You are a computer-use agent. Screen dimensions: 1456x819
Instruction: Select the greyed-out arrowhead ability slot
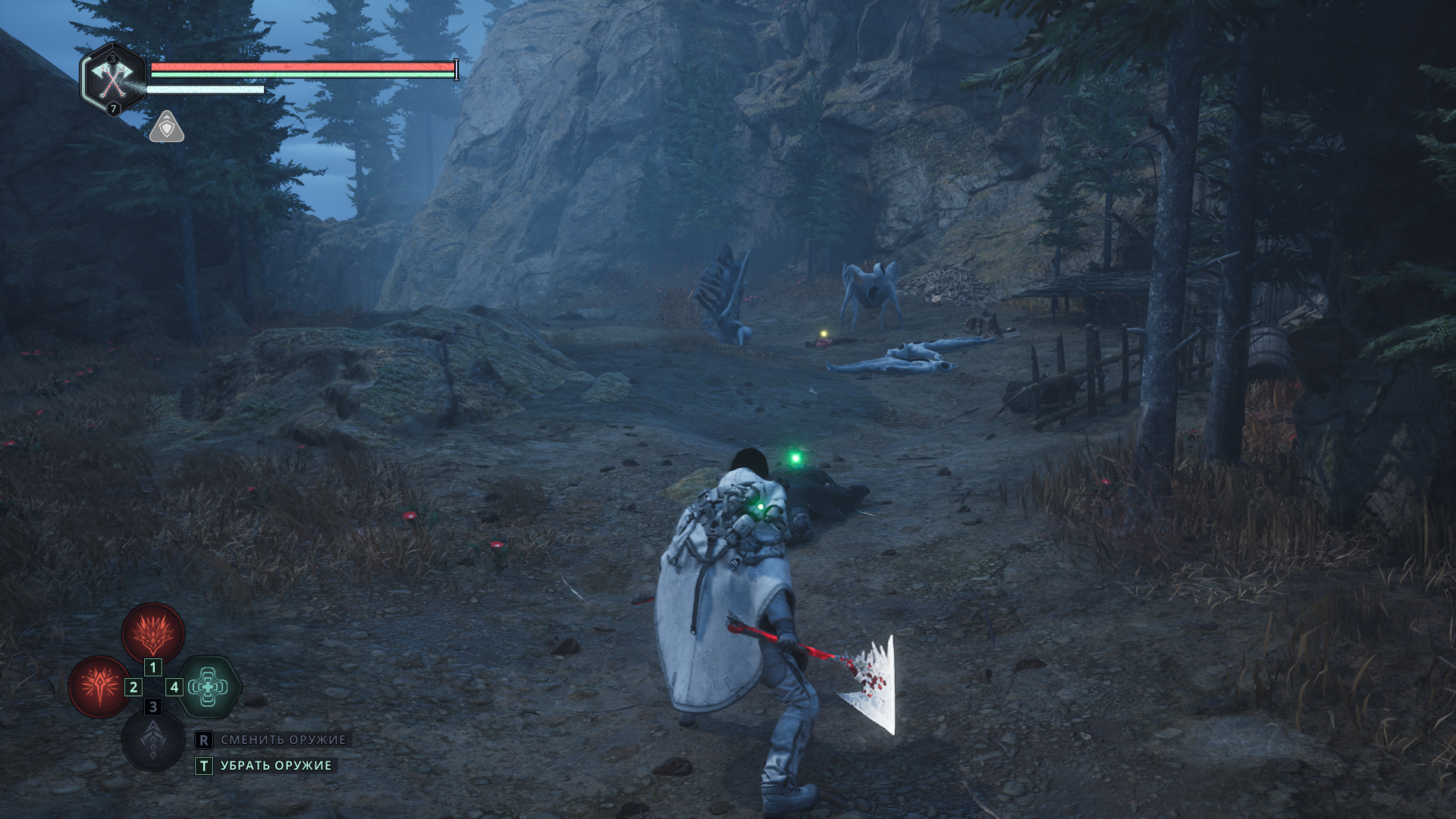(x=153, y=740)
